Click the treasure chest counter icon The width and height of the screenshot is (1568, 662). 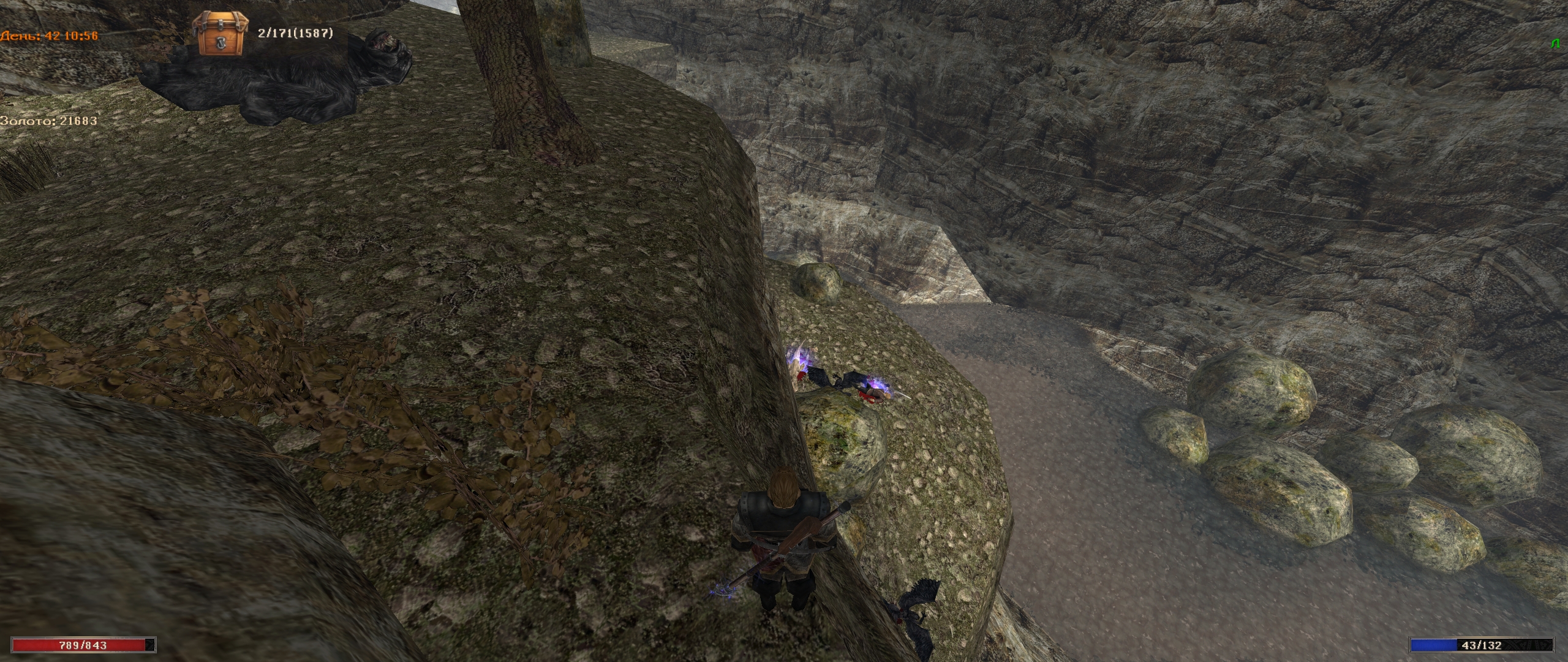coord(222,34)
